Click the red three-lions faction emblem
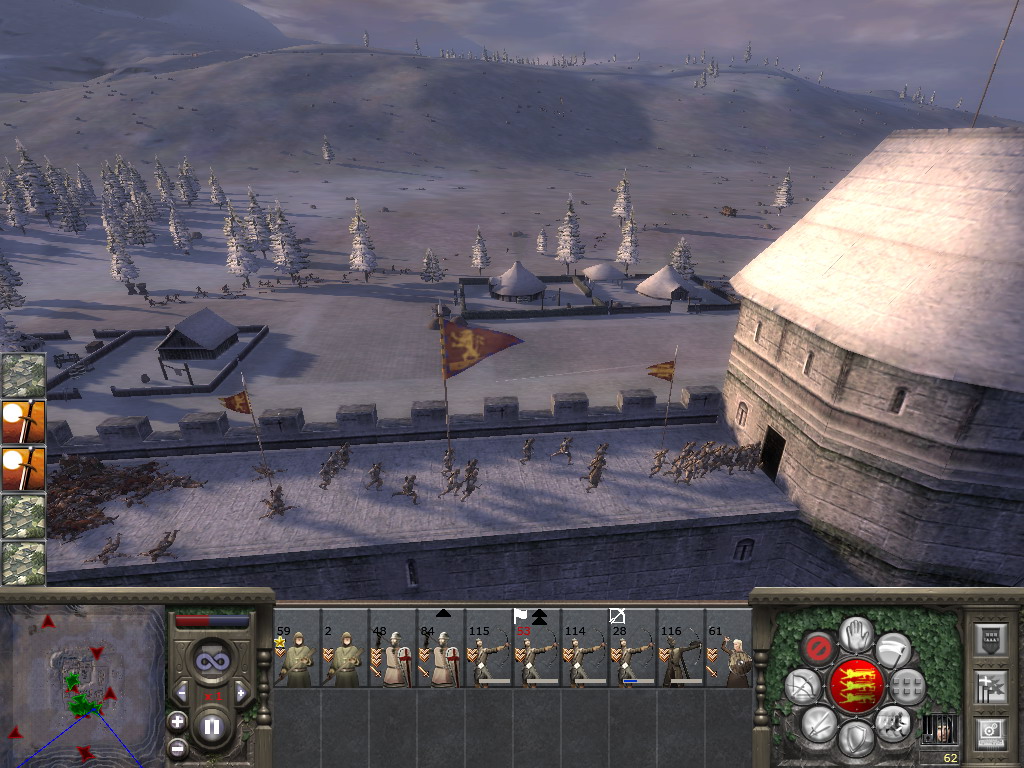 [856, 685]
